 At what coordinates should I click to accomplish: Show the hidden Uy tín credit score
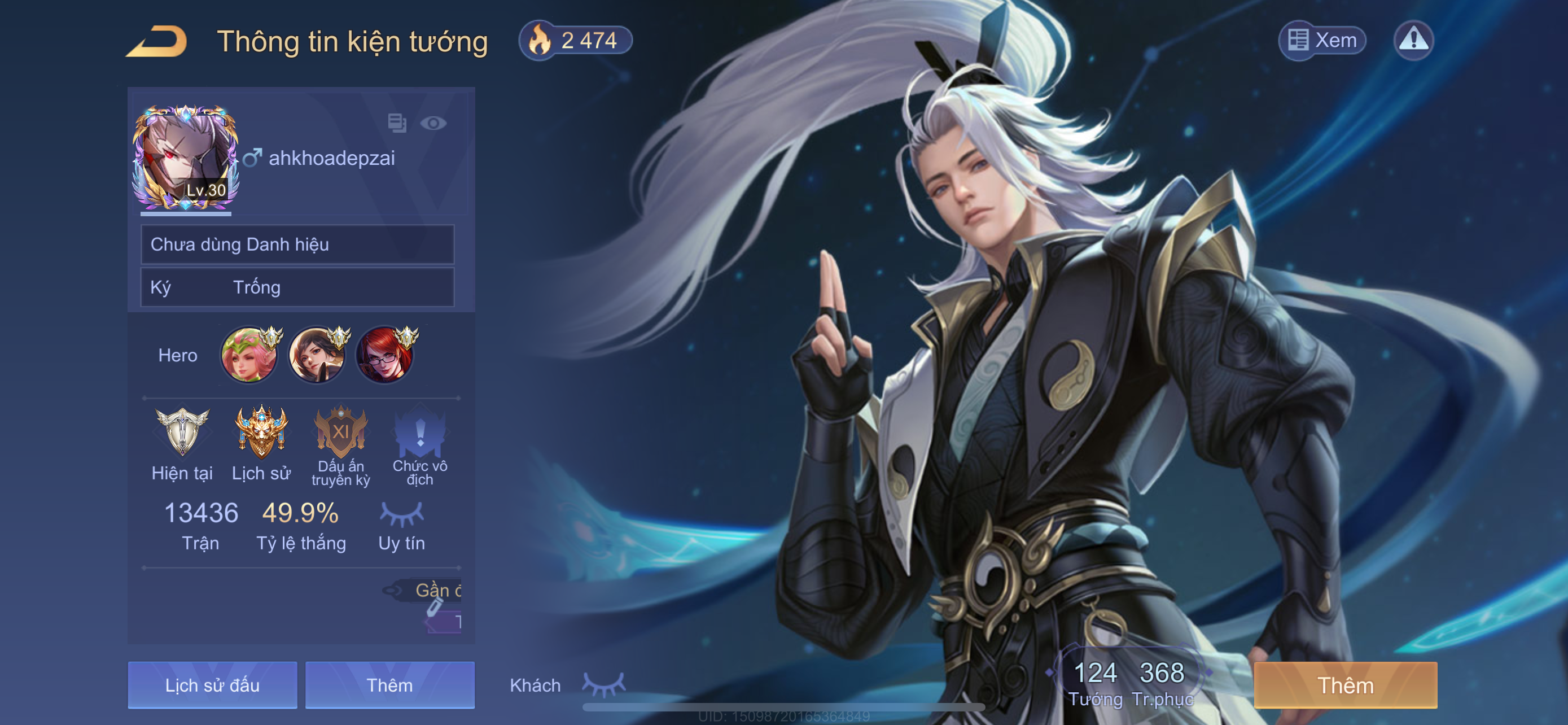point(402,515)
